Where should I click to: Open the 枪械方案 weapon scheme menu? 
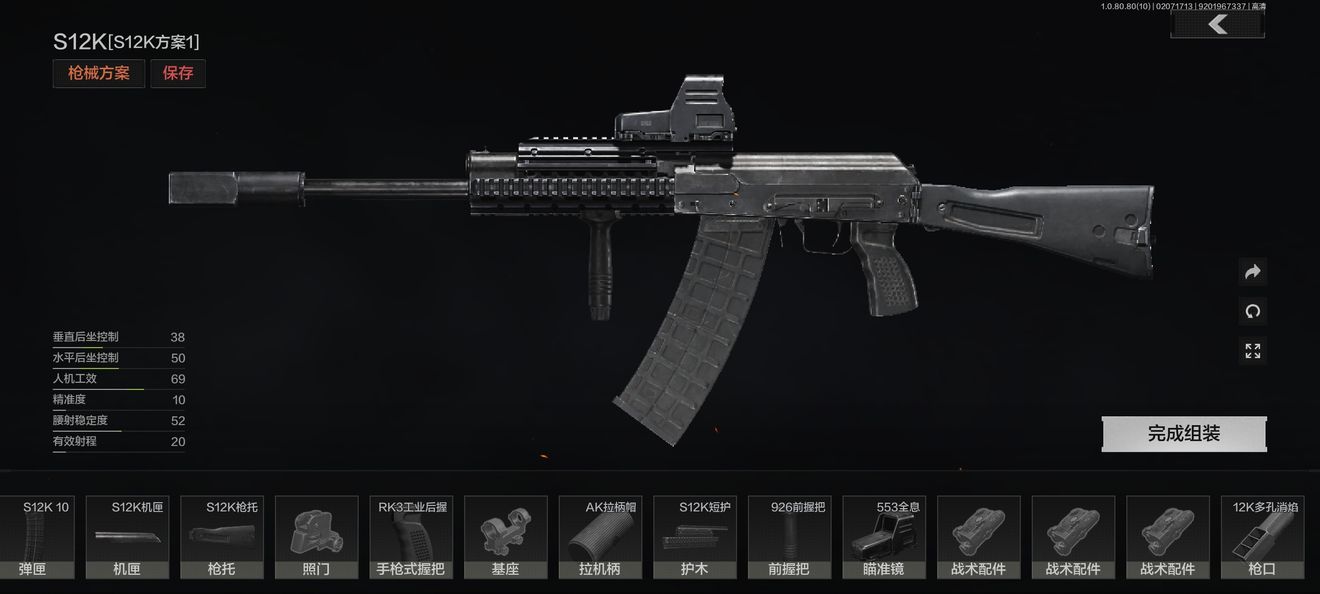(99, 73)
